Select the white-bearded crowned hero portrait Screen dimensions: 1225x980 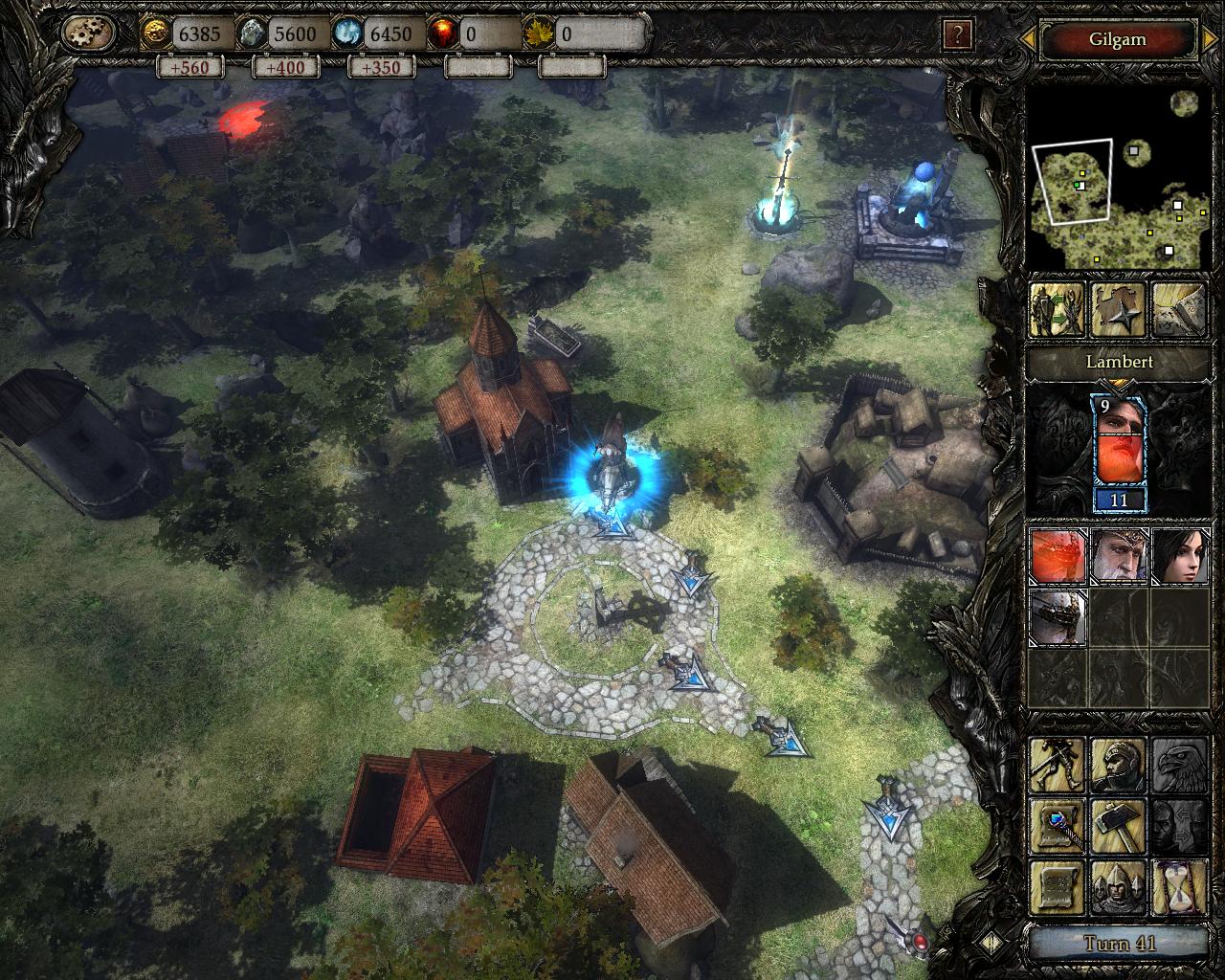coord(1118,556)
